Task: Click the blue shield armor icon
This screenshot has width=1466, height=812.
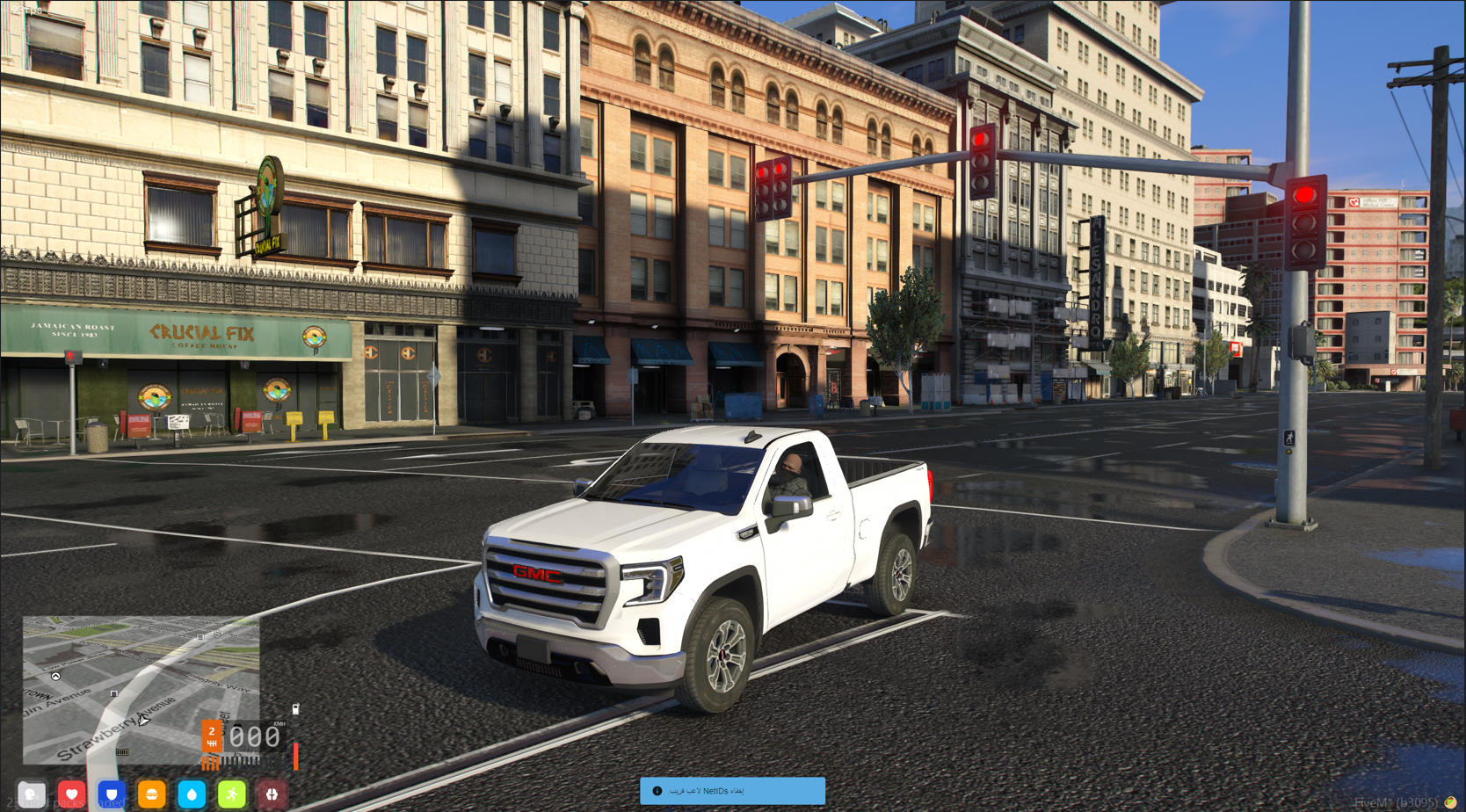Action: [x=112, y=794]
